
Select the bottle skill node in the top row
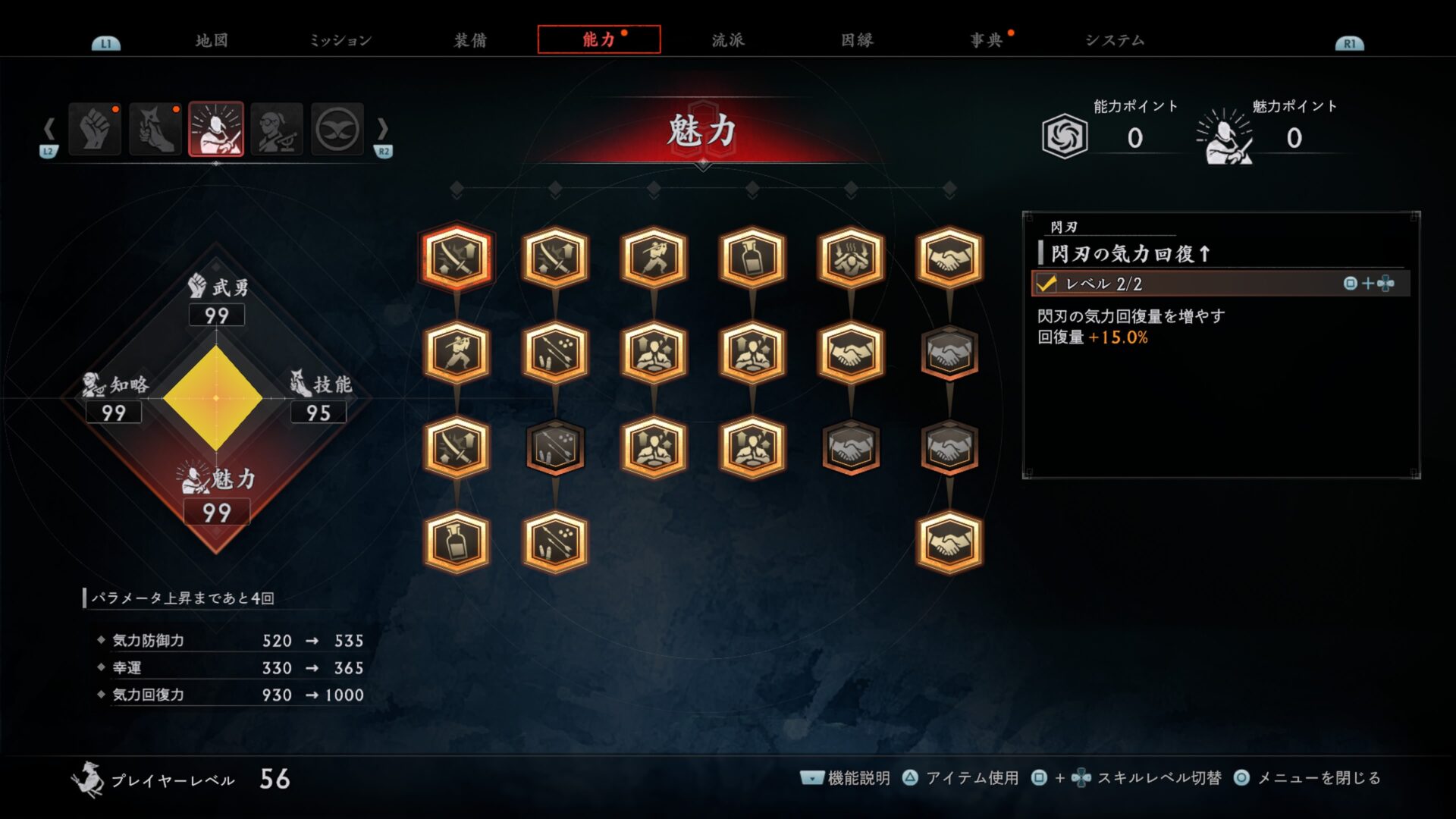[x=752, y=258]
